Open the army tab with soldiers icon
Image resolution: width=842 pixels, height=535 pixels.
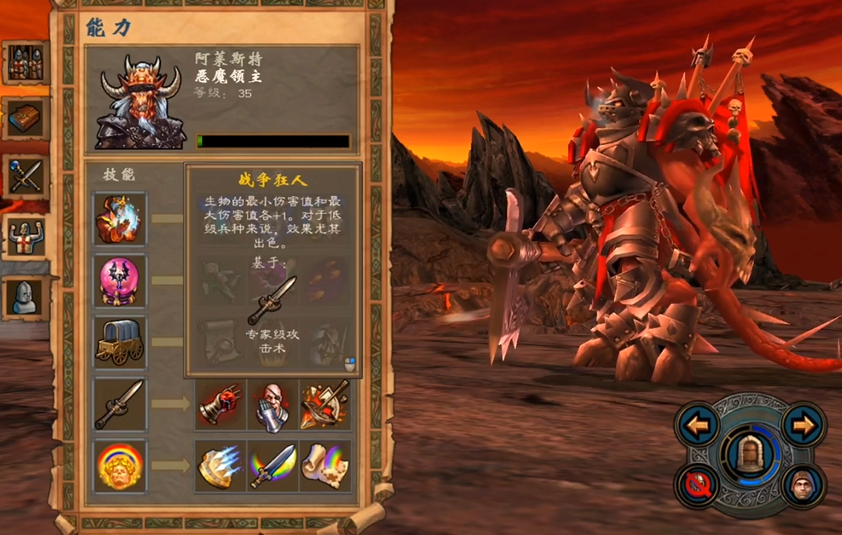click(24, 64)
